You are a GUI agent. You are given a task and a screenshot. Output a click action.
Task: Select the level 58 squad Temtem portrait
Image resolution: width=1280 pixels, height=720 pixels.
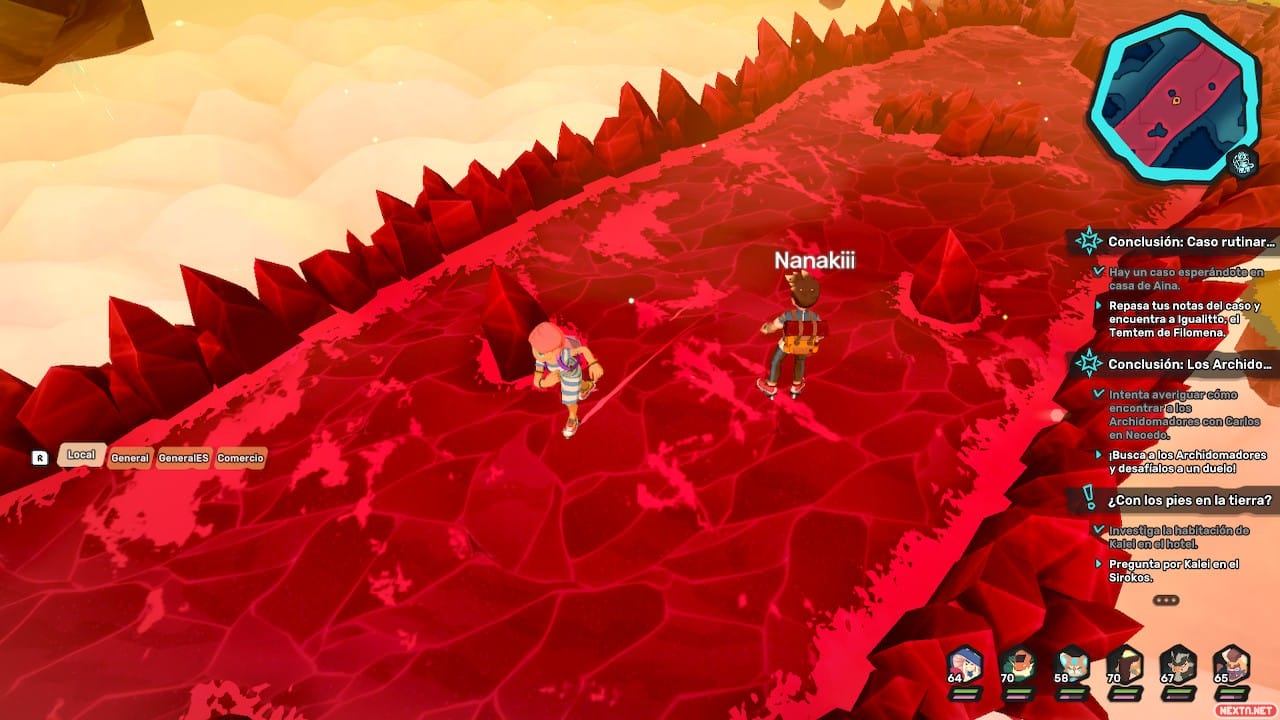(x=1072, y=665)
